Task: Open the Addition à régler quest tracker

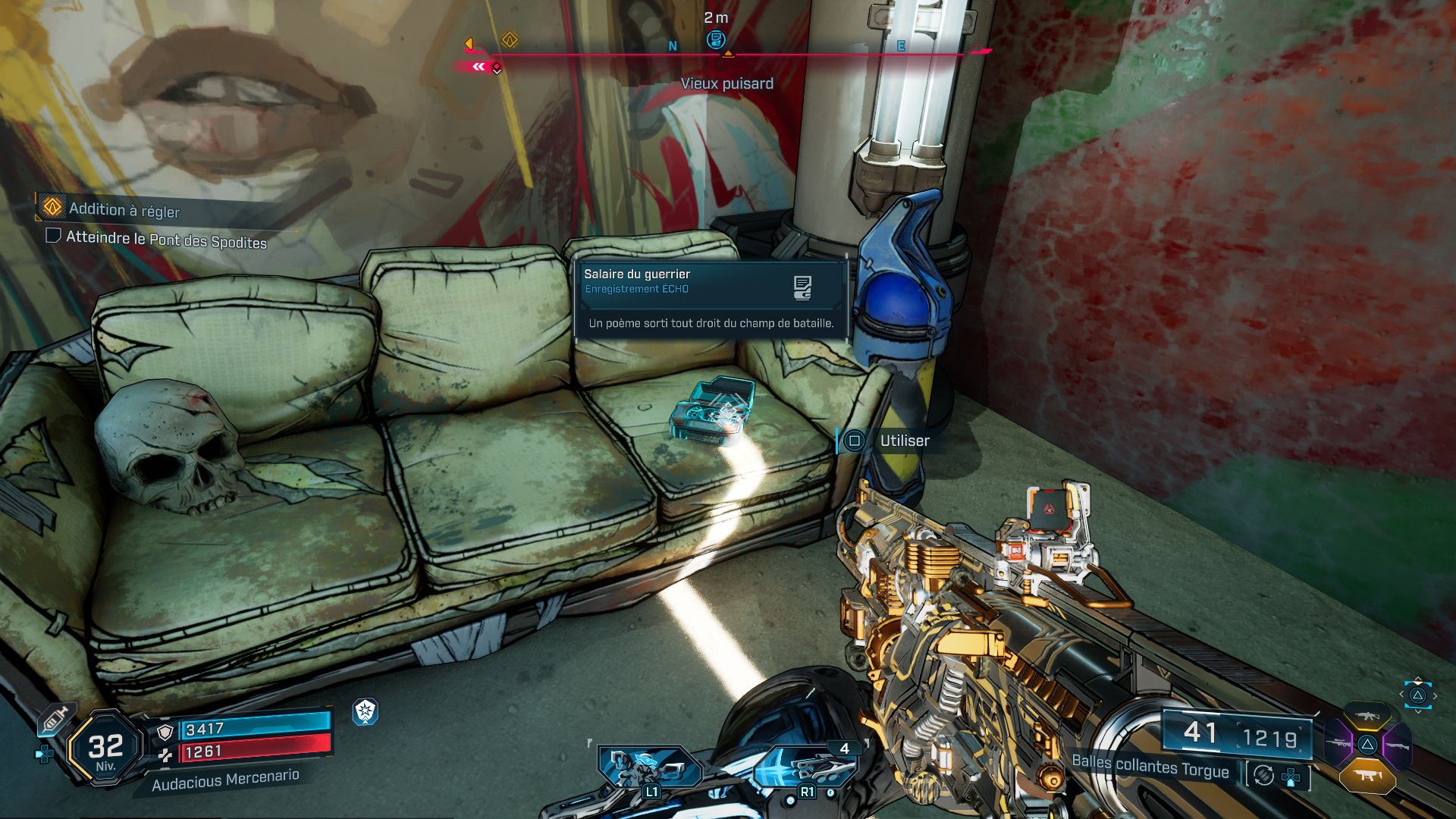Action: 124,209
